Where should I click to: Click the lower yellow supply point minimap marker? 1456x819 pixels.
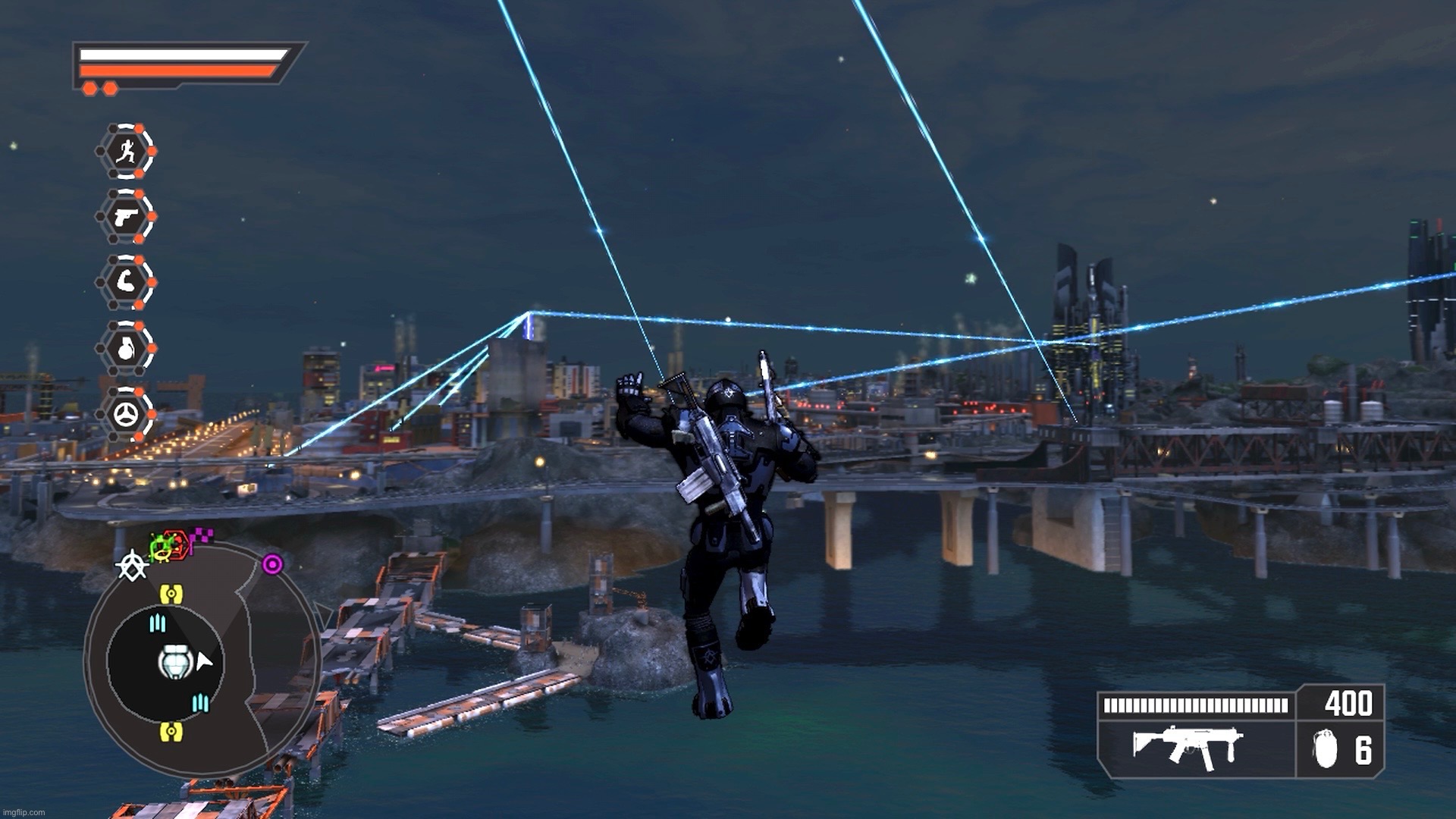(x=171, y=731)
